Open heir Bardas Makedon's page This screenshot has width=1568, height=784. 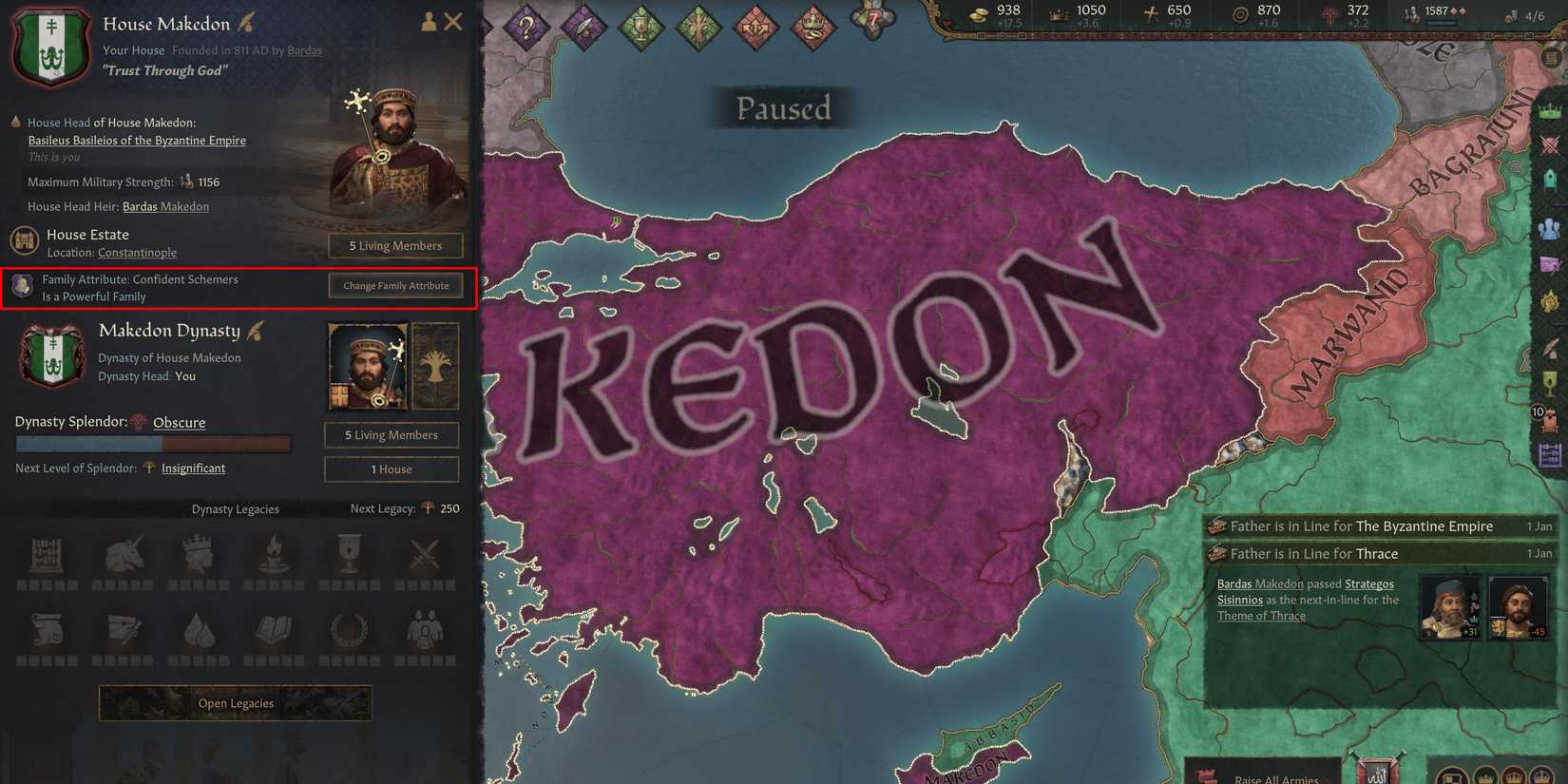pyautogui.click(x=165, y=205)
